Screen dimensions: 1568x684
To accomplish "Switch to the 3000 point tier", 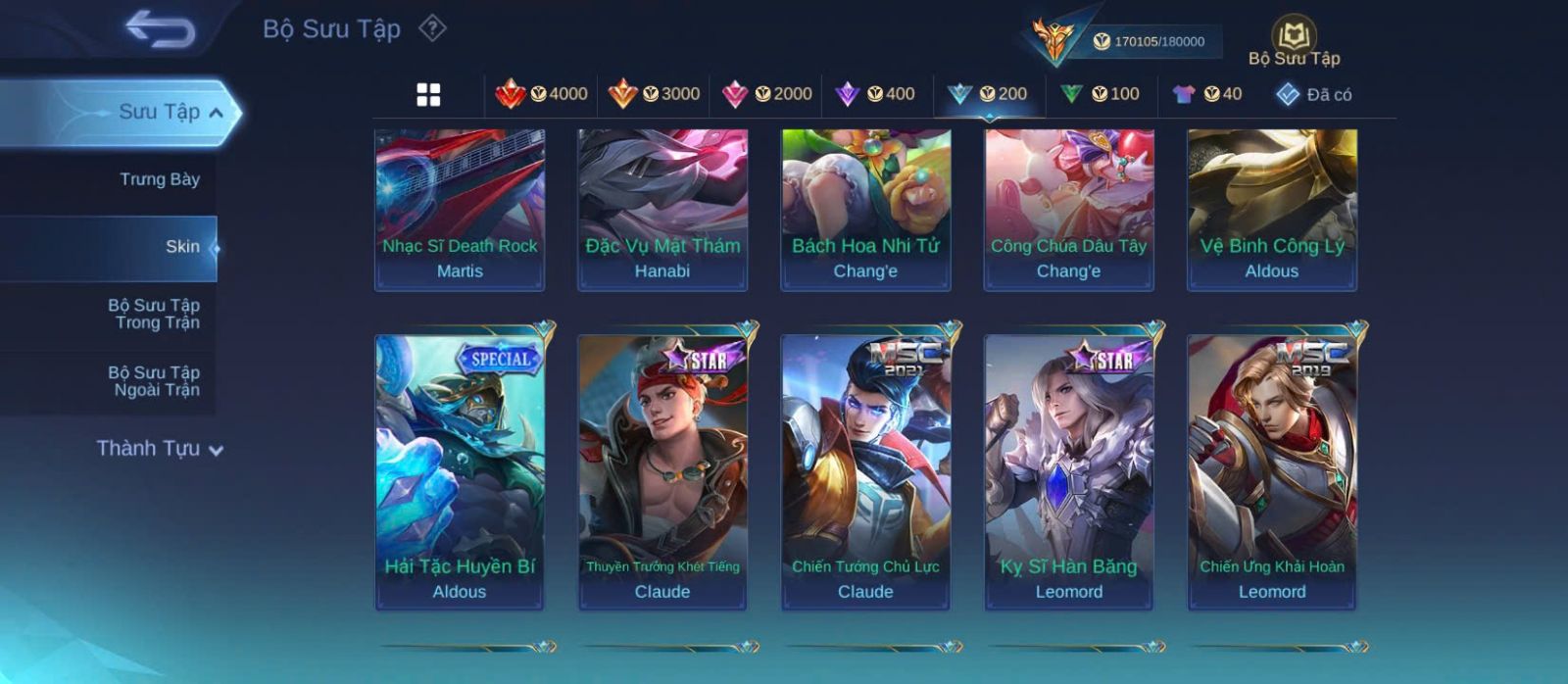I will [x=654, y=94].
